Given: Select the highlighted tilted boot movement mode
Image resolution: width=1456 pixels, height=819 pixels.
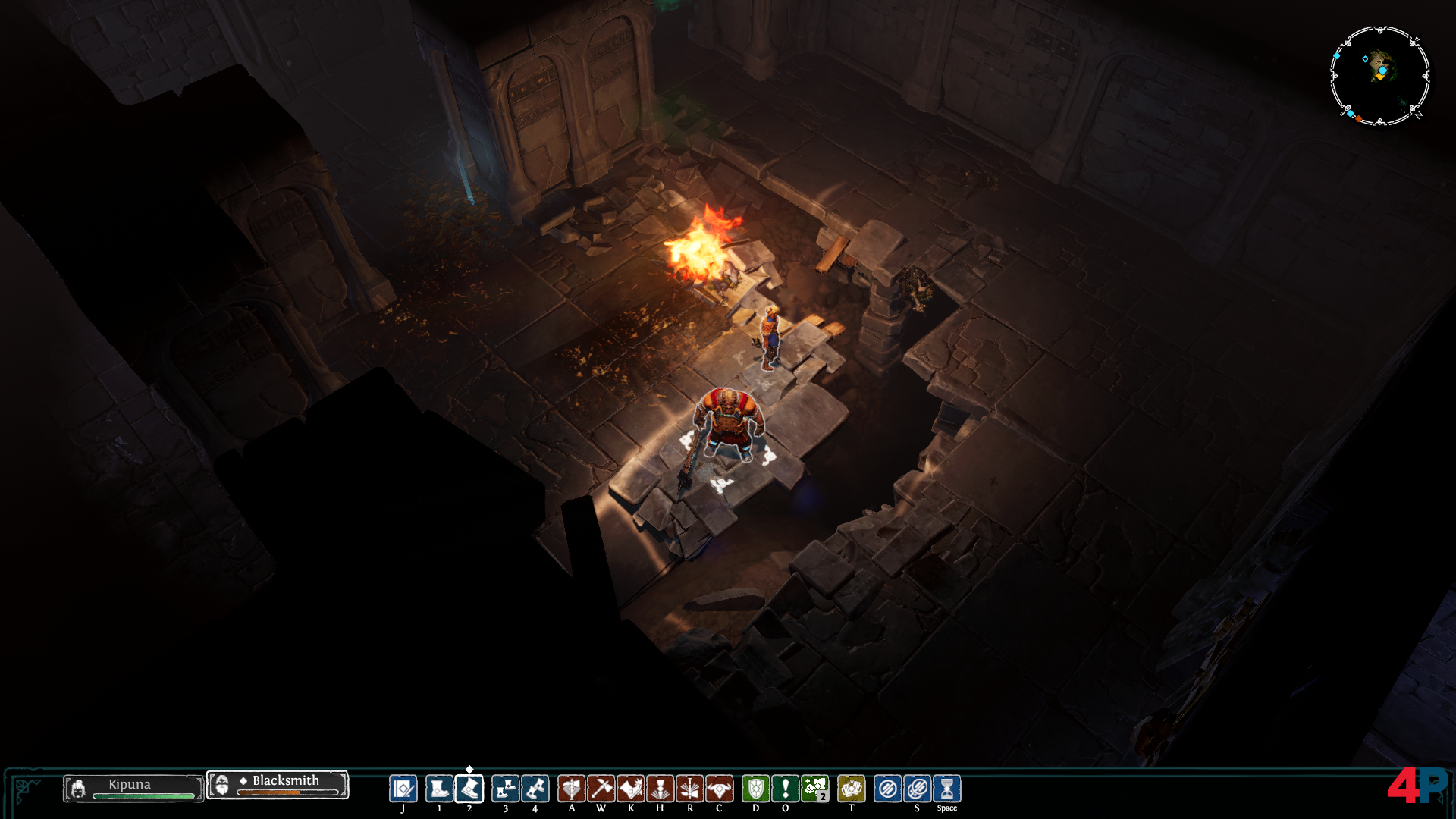Looking at the screenshot, I should pos(469,789).
